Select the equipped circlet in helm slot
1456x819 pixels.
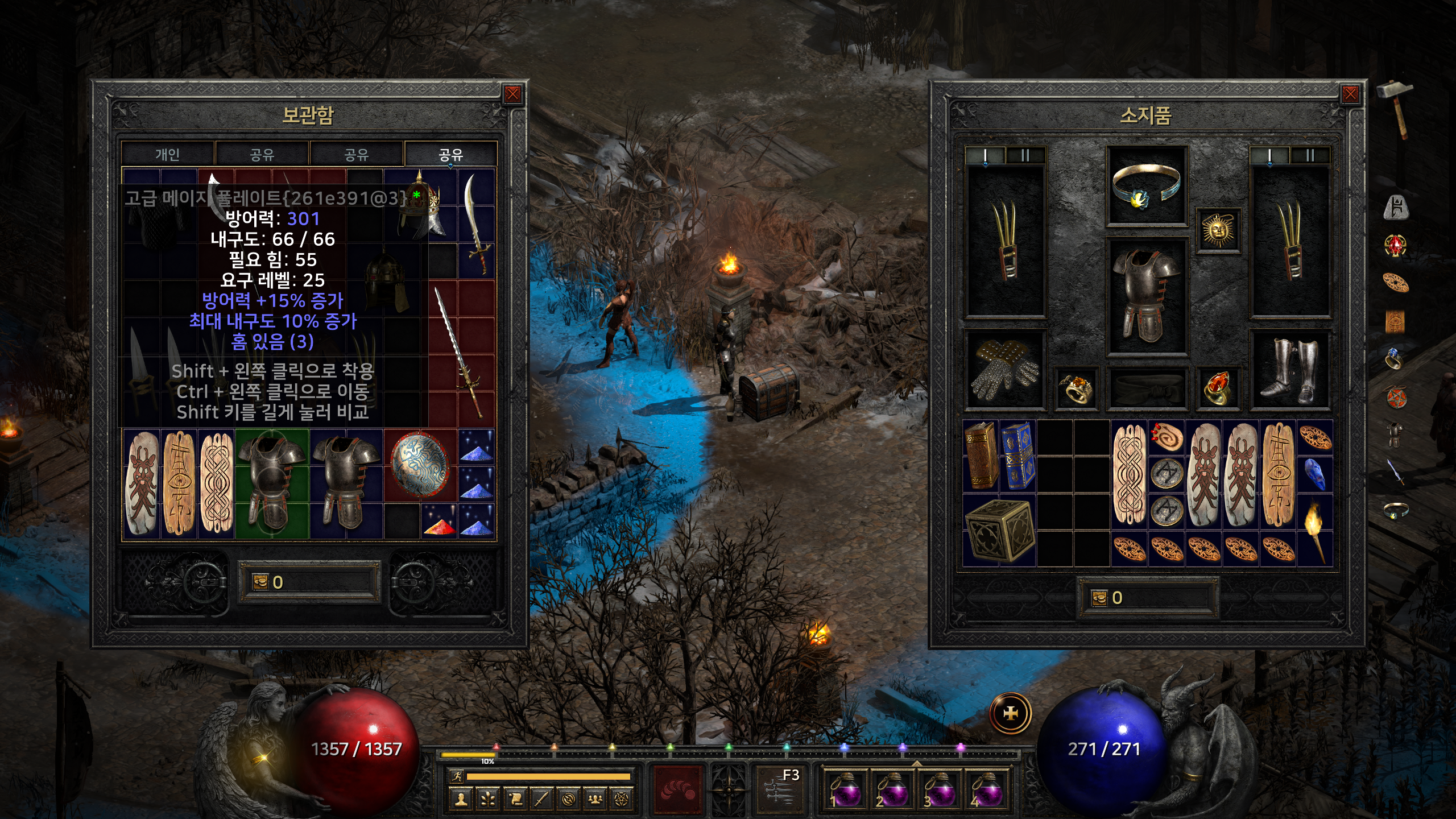(1146, 185)
